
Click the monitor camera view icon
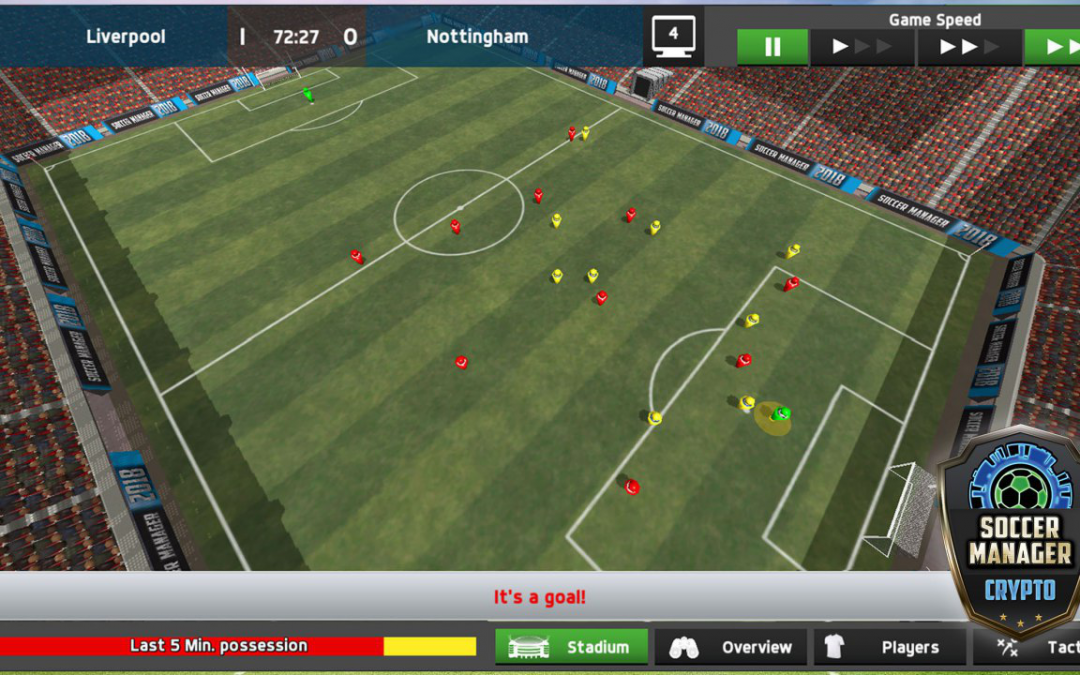pyautogui.click(x=673, y=37)
